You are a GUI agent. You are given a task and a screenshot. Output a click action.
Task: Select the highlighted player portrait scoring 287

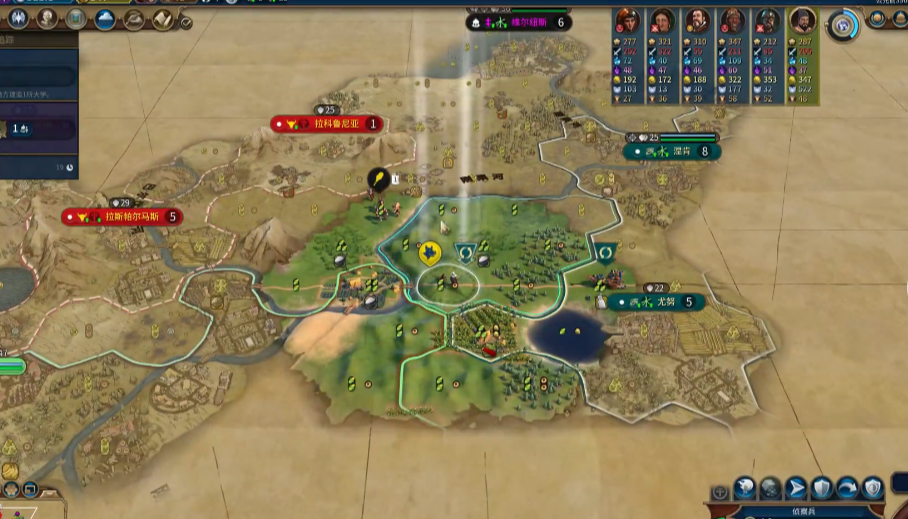click(803, 21)
